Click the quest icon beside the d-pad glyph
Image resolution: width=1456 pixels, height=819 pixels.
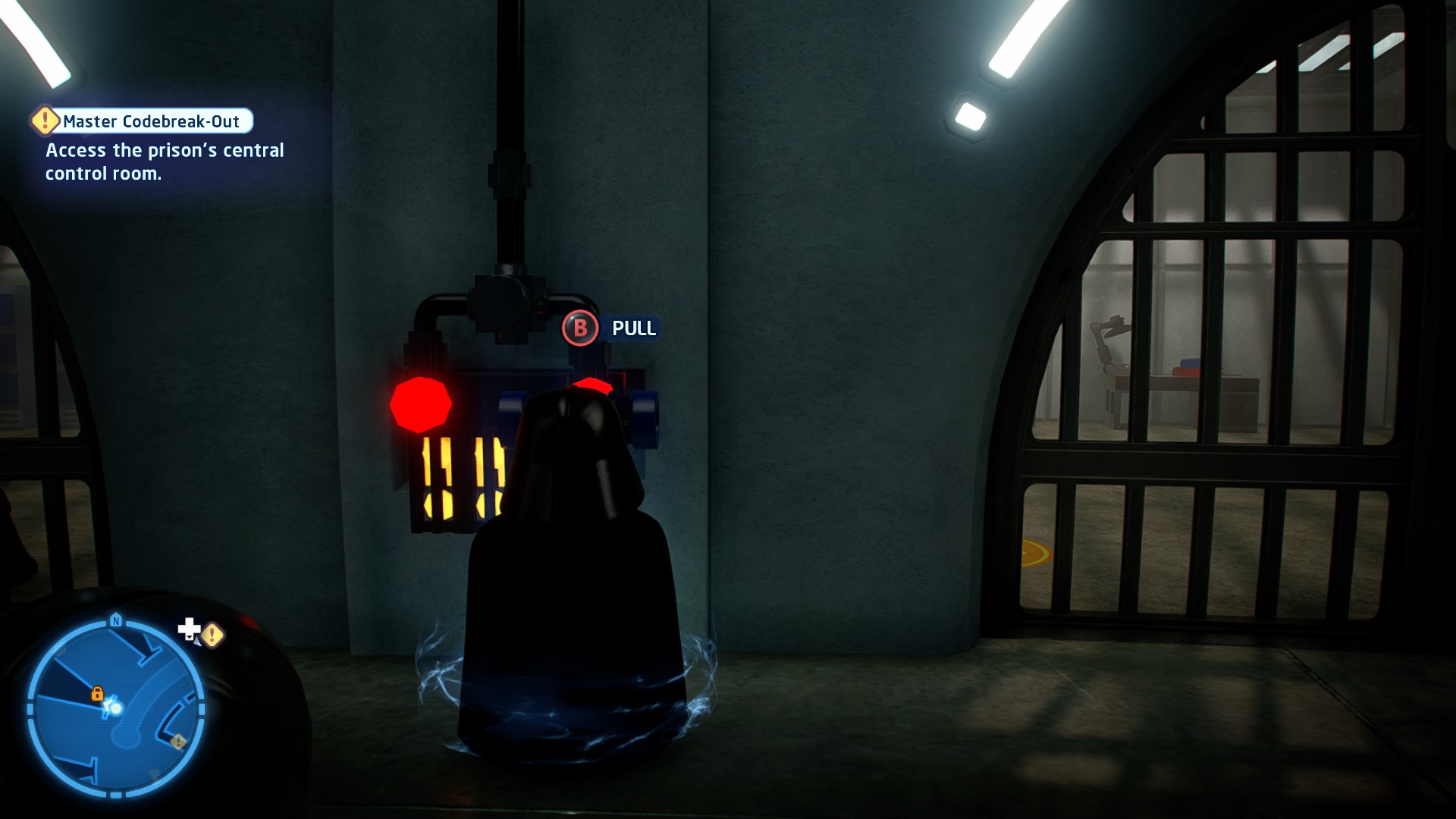pos(212,635)
